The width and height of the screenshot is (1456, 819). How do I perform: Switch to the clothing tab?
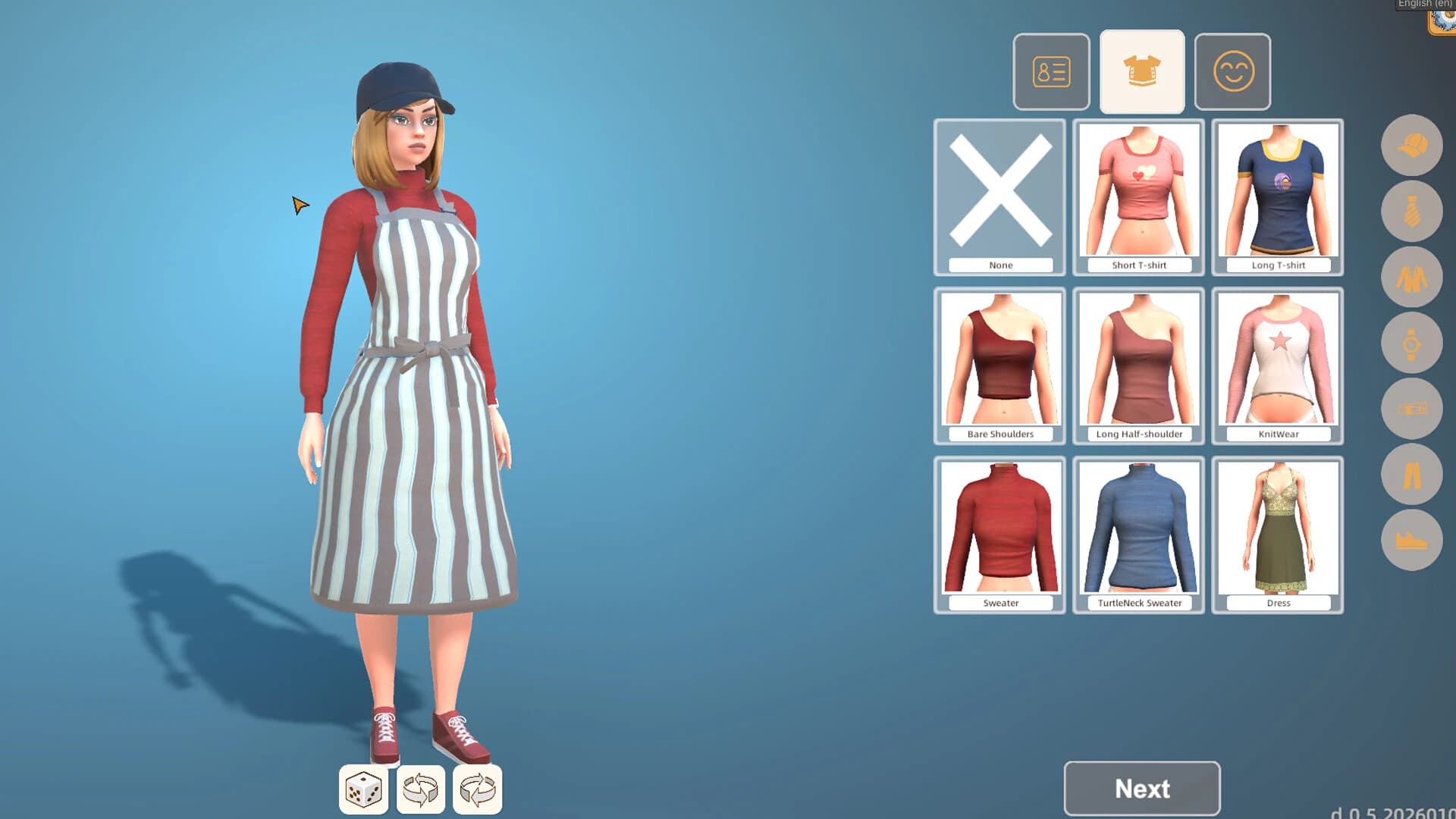click(1141, 71)
